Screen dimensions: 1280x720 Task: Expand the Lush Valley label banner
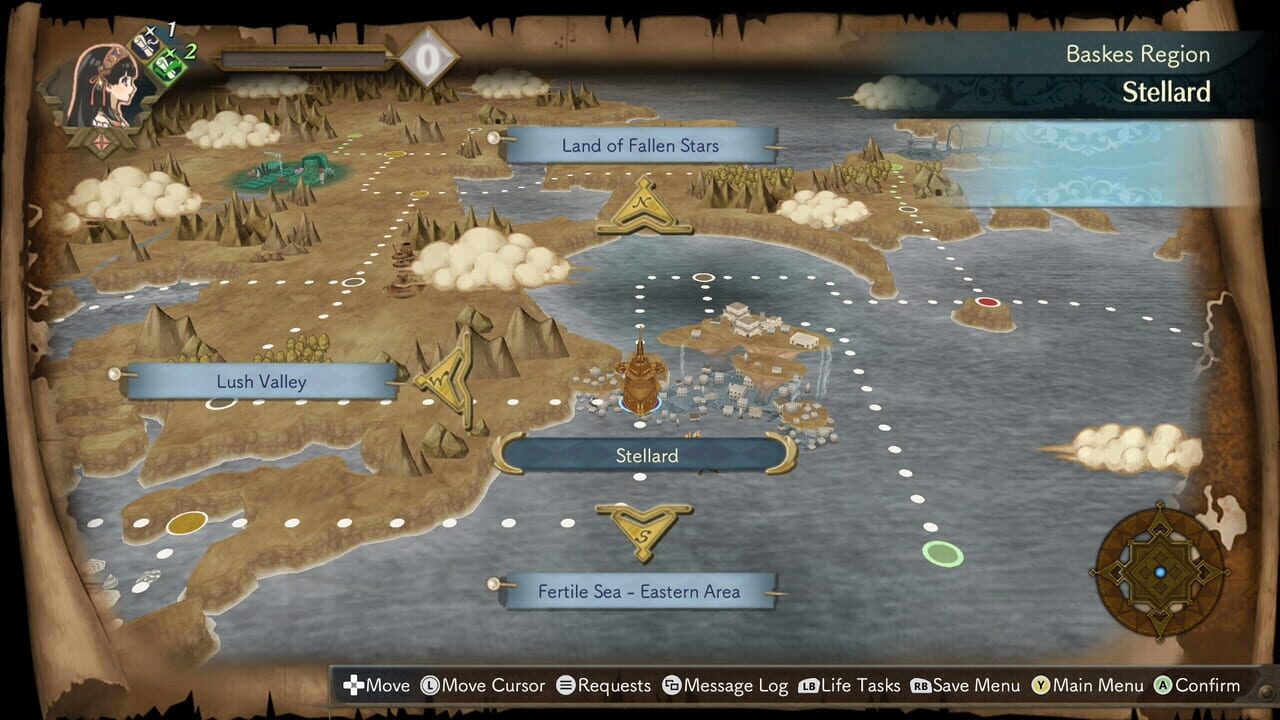(x=258, y=382)
